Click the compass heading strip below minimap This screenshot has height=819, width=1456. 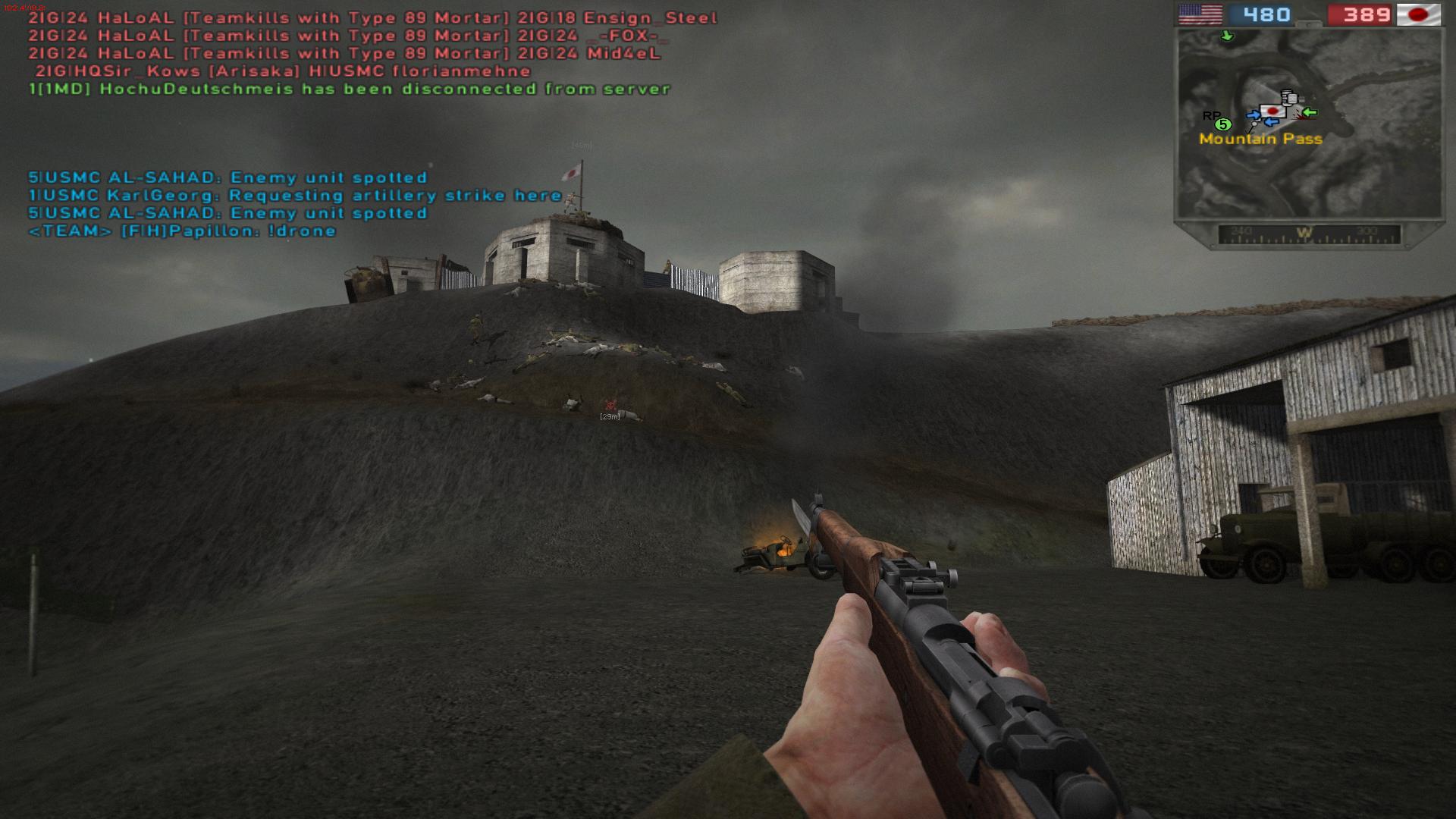[1308, 234]
